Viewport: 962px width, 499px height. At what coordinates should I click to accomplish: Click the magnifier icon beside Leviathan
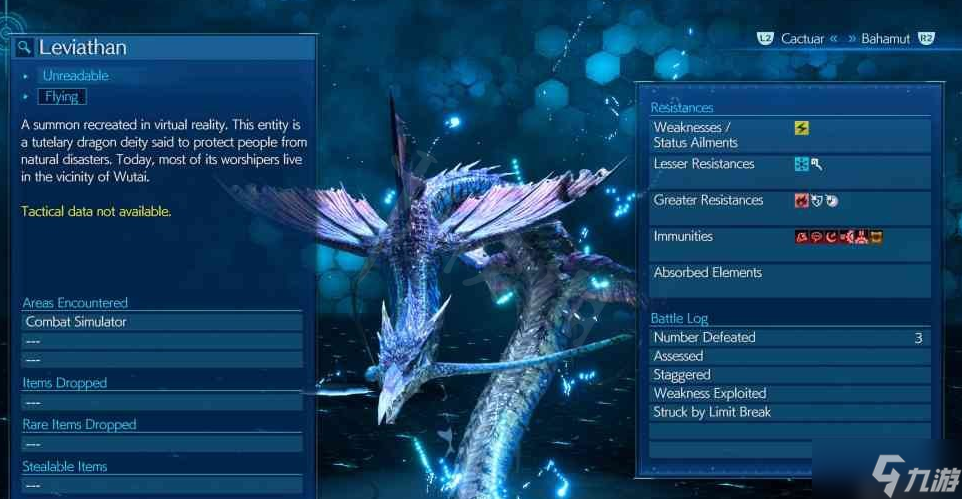pyautogui.click(x=25, y=48)
